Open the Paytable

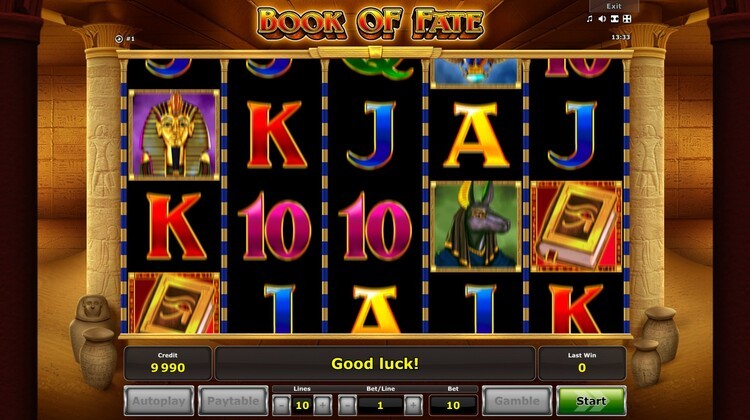pyautogui.click(x=232, y=401)
